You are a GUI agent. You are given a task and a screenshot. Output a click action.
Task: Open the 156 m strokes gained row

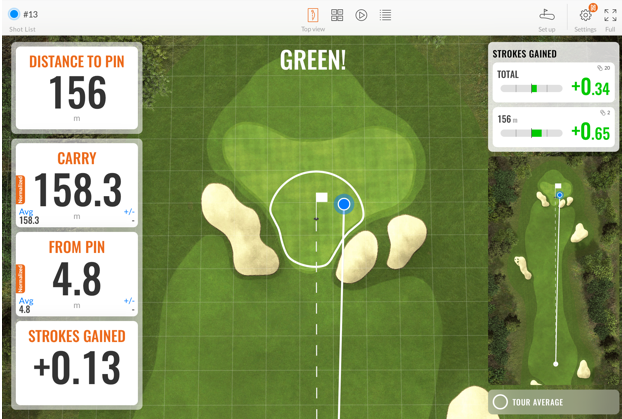(553, 129)
